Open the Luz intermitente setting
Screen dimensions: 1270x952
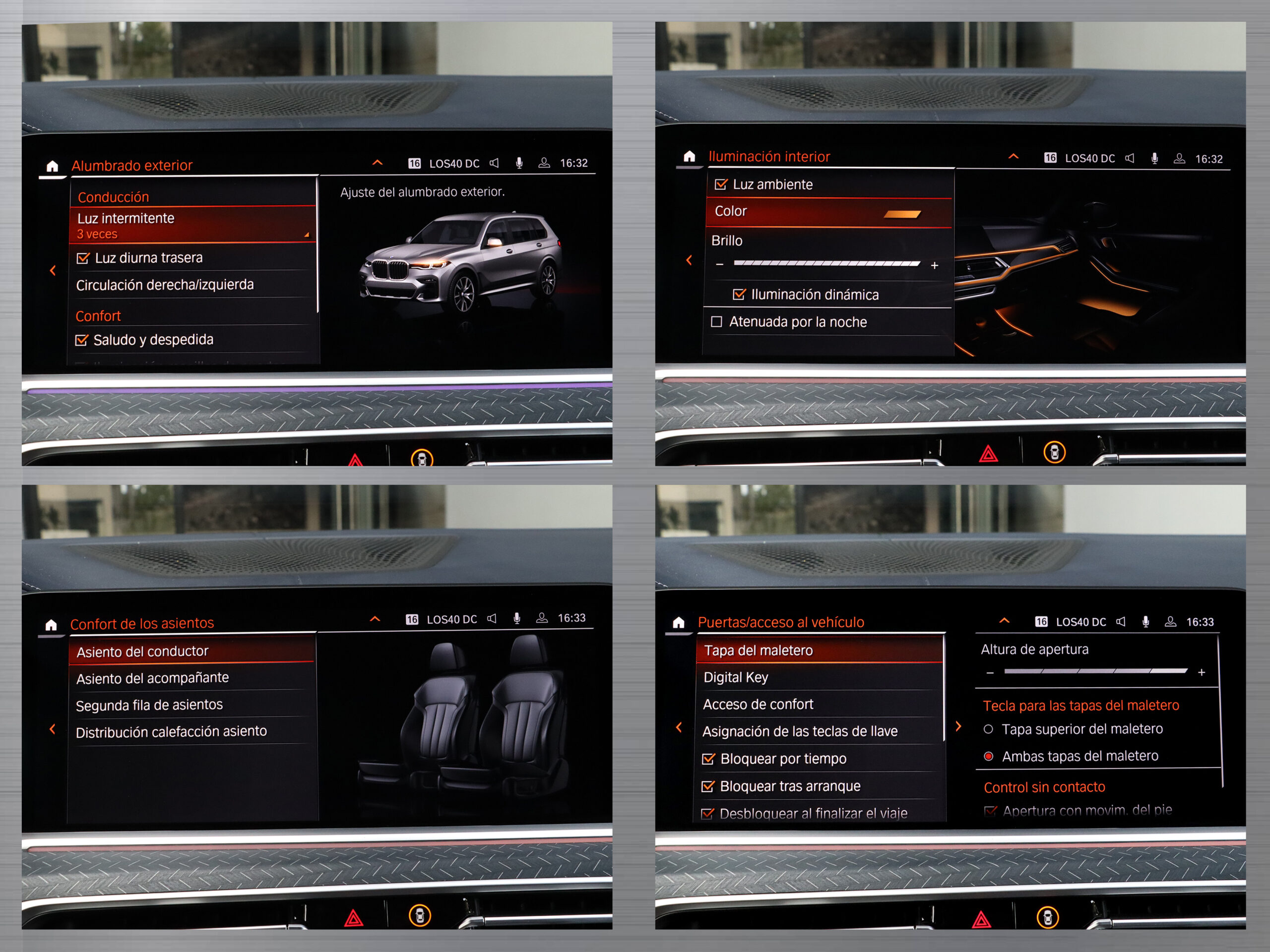point(192,225)
